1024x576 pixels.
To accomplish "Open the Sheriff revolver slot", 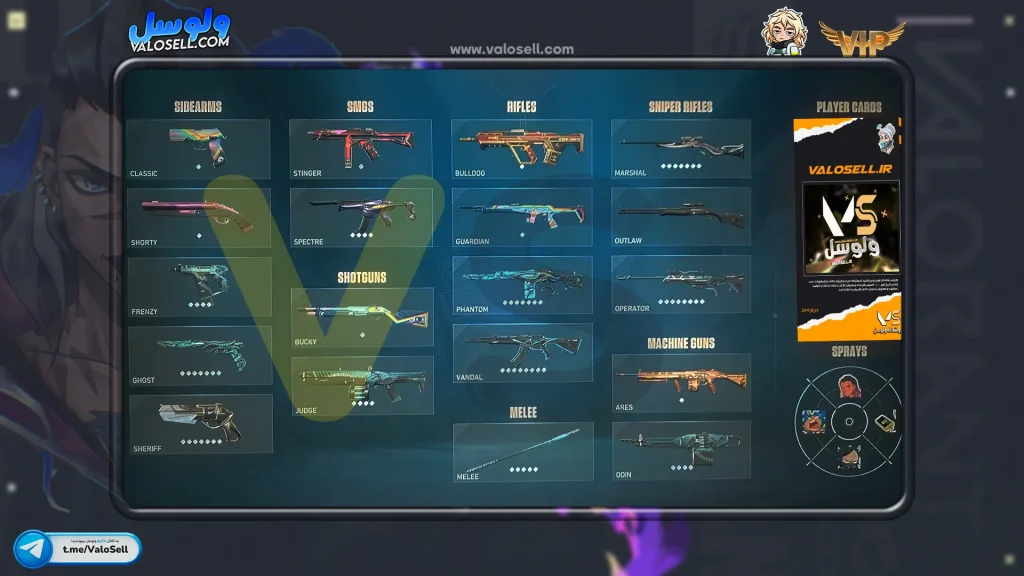I will coord(199,423).
